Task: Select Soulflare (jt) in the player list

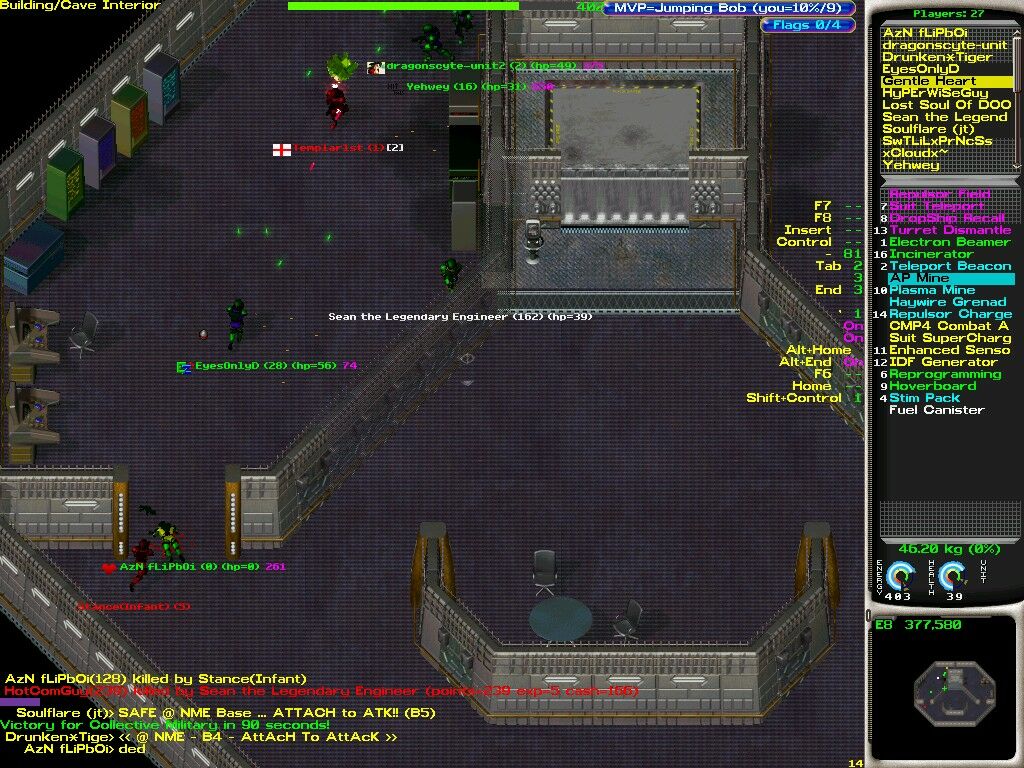Action: [928, 129]
